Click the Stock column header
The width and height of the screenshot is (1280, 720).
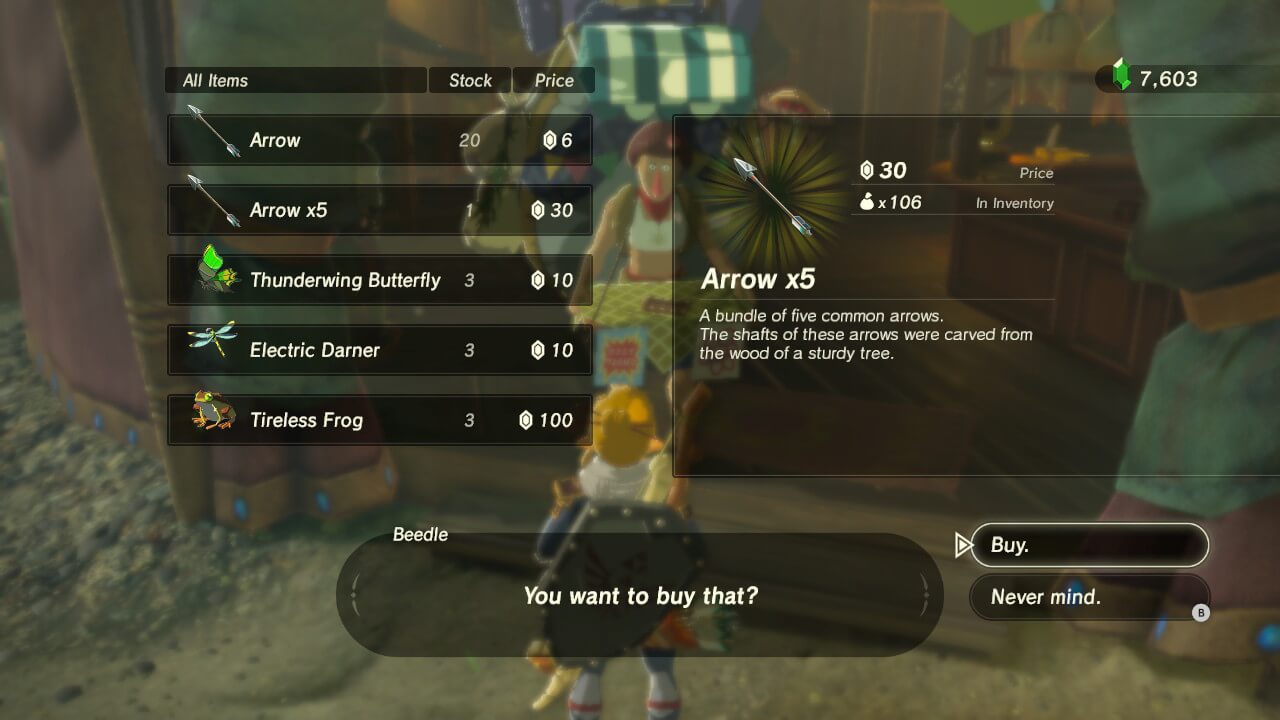[x=469, y=80]
